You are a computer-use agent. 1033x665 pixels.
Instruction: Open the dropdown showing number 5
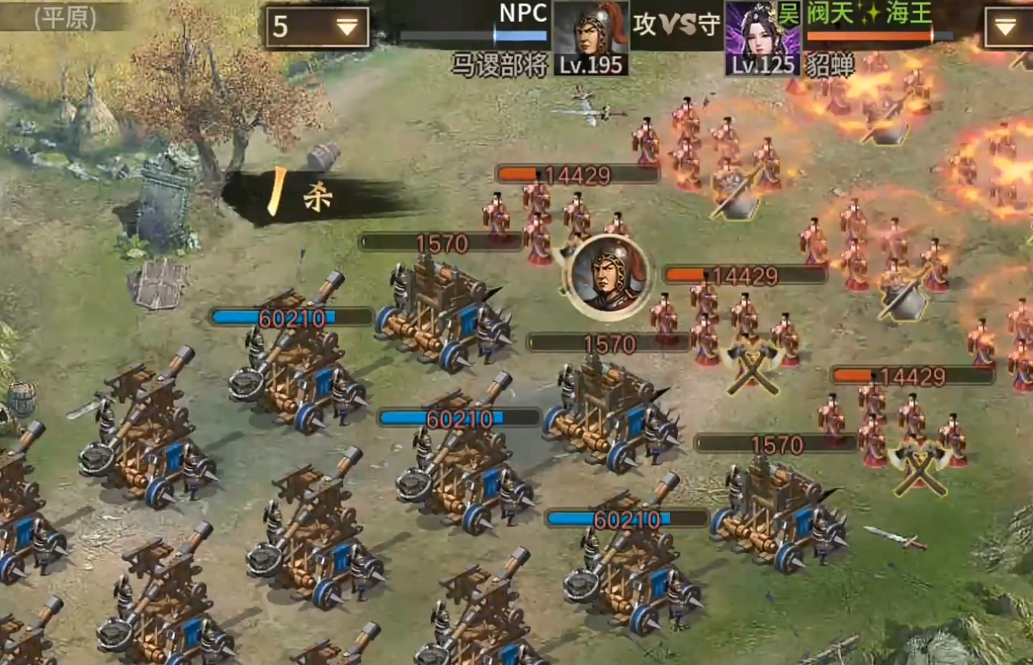tap(317, 27)
